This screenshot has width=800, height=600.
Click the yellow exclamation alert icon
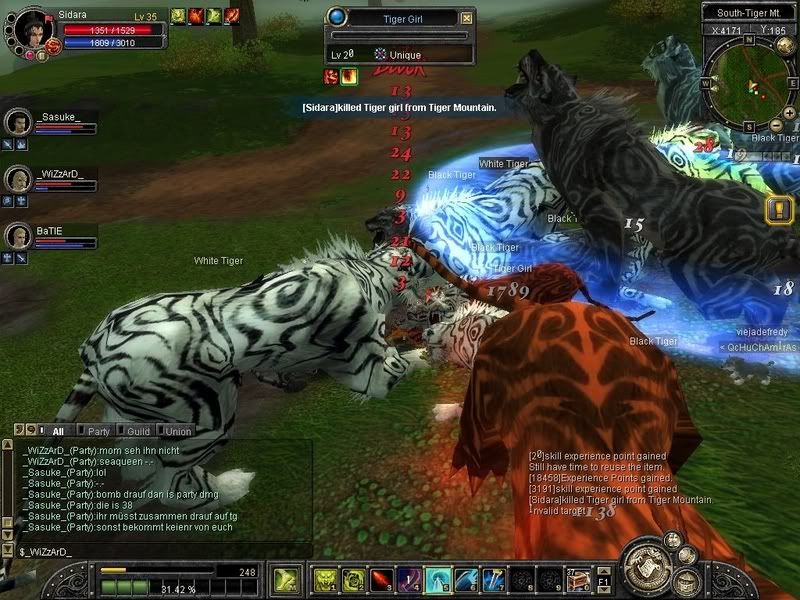click(x=778, y=210)
